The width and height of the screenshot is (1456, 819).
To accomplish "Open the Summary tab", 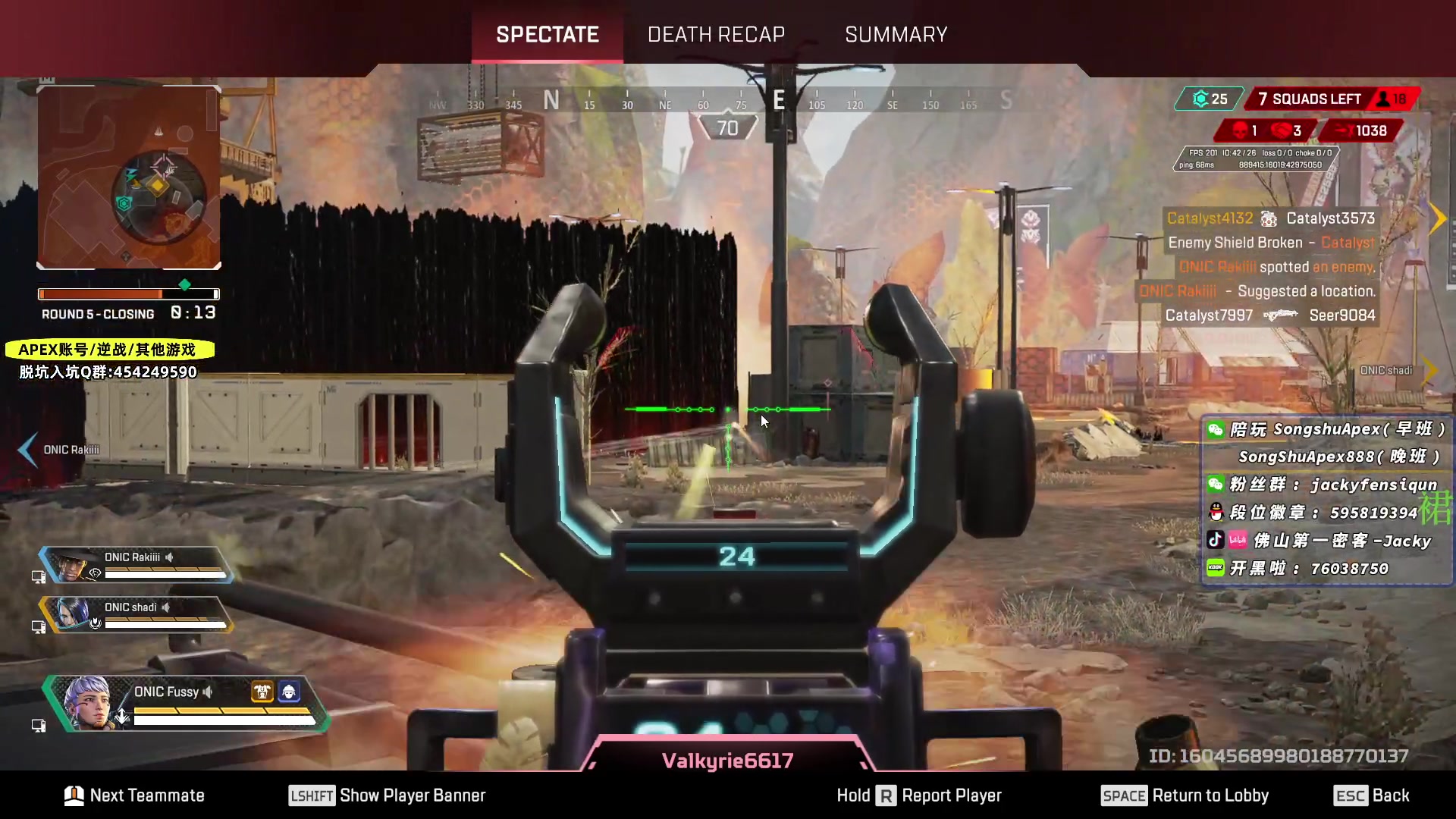I will click(x=896, y=35).
